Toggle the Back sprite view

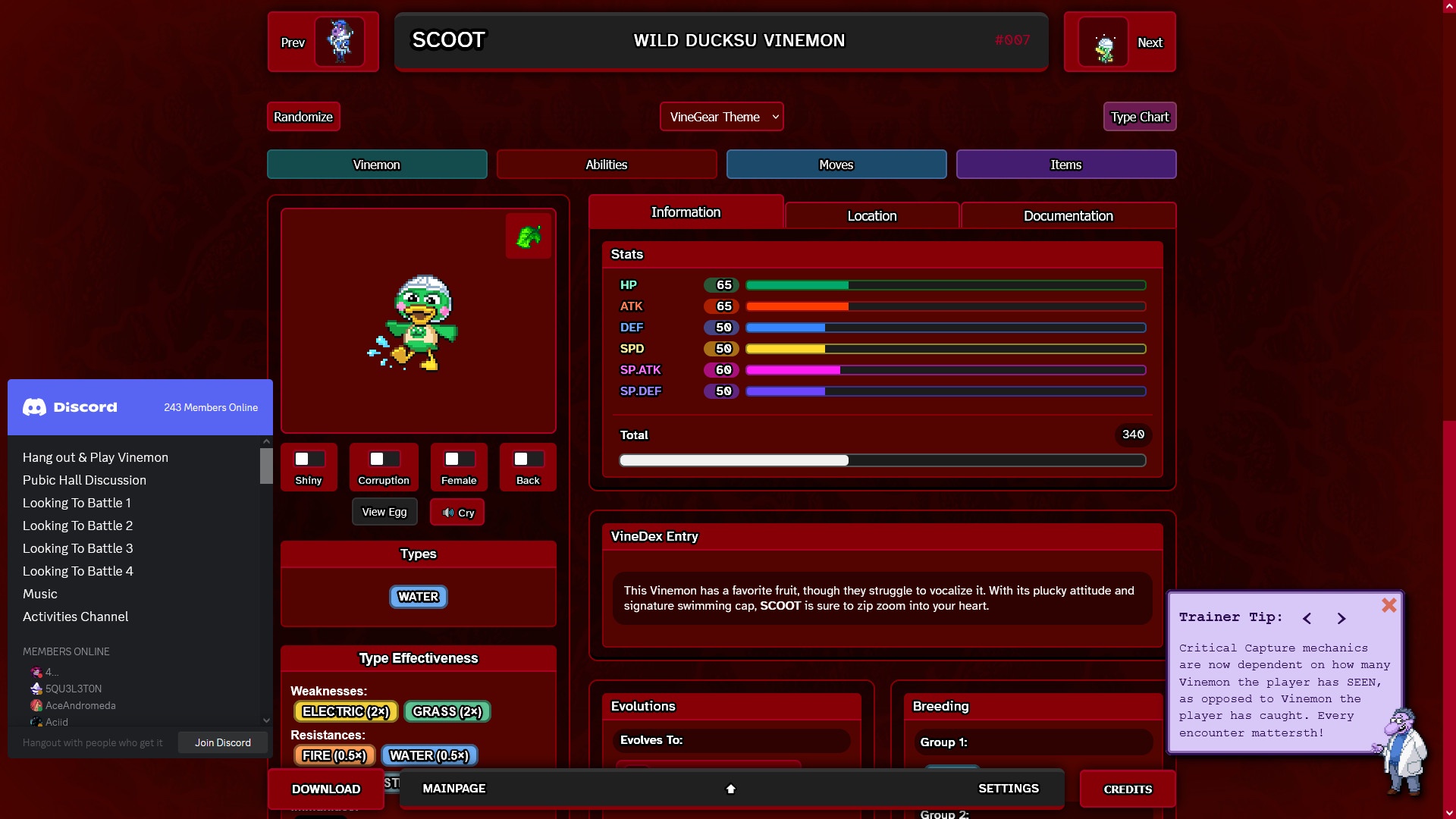528,460
